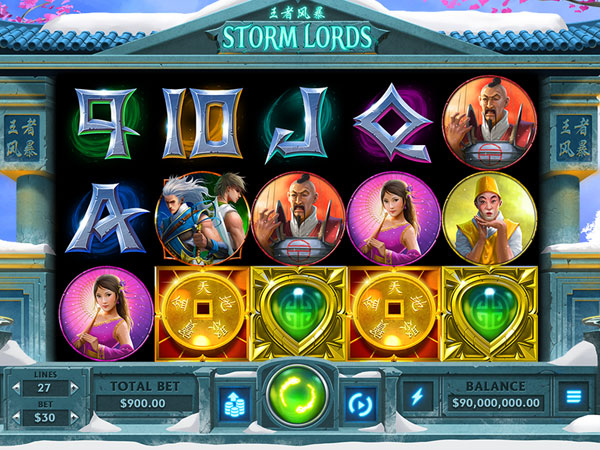Decrease the number of lines
Image resolution: width=600 pixels, height=450 pixels.
[x=18, y=387]
